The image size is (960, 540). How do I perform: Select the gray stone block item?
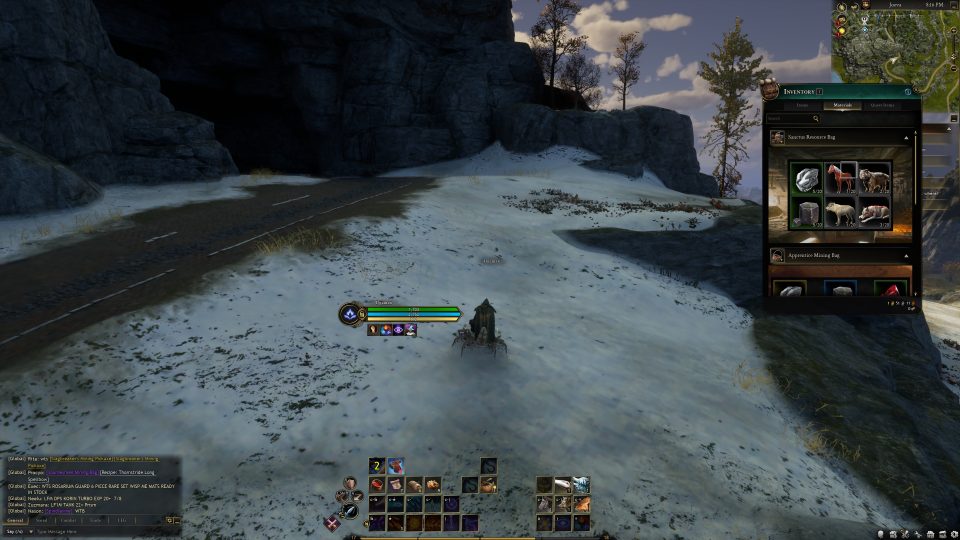click(x=806, y=212)
